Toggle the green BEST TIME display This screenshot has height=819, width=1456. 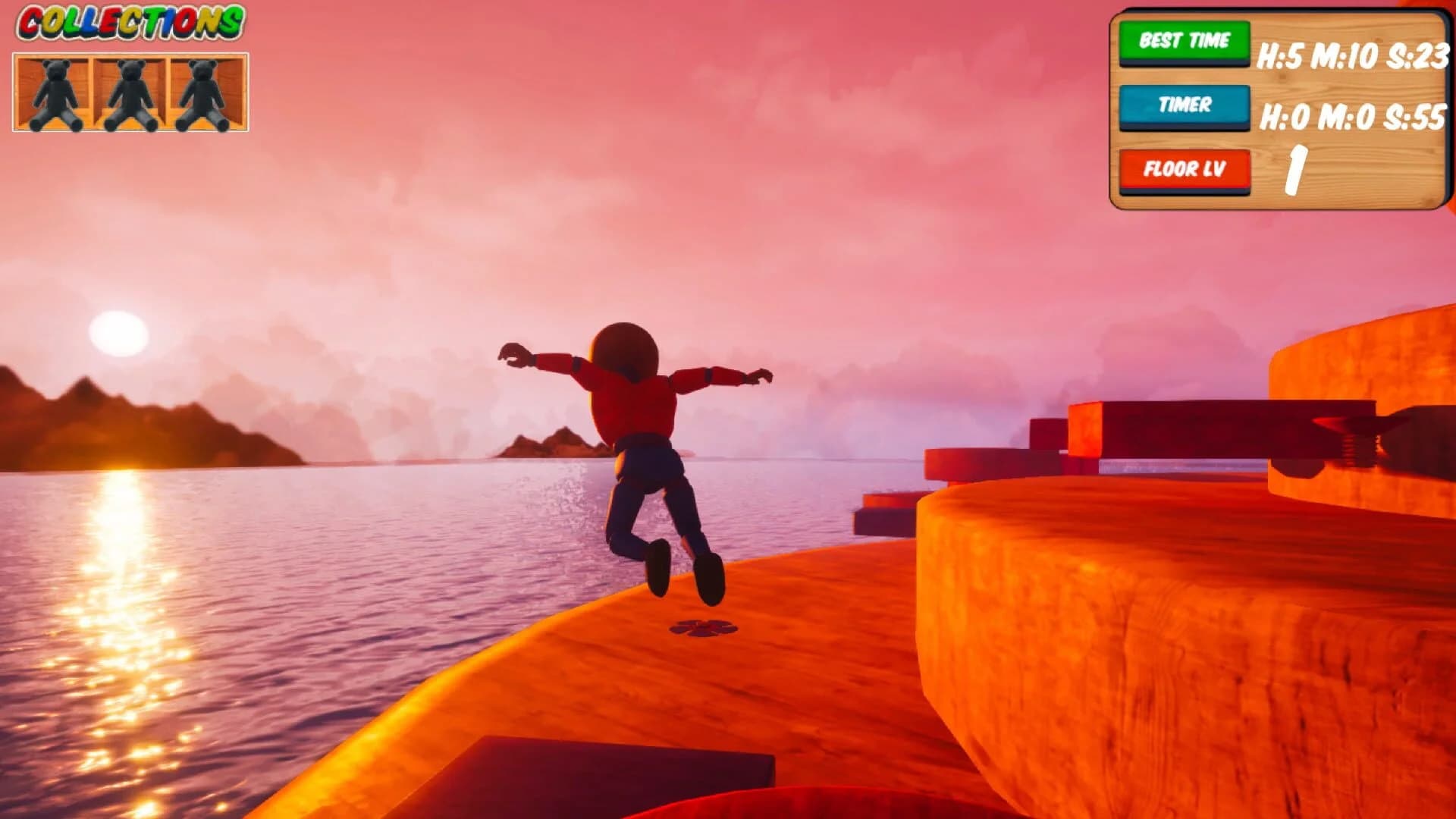pos(1184,42)
